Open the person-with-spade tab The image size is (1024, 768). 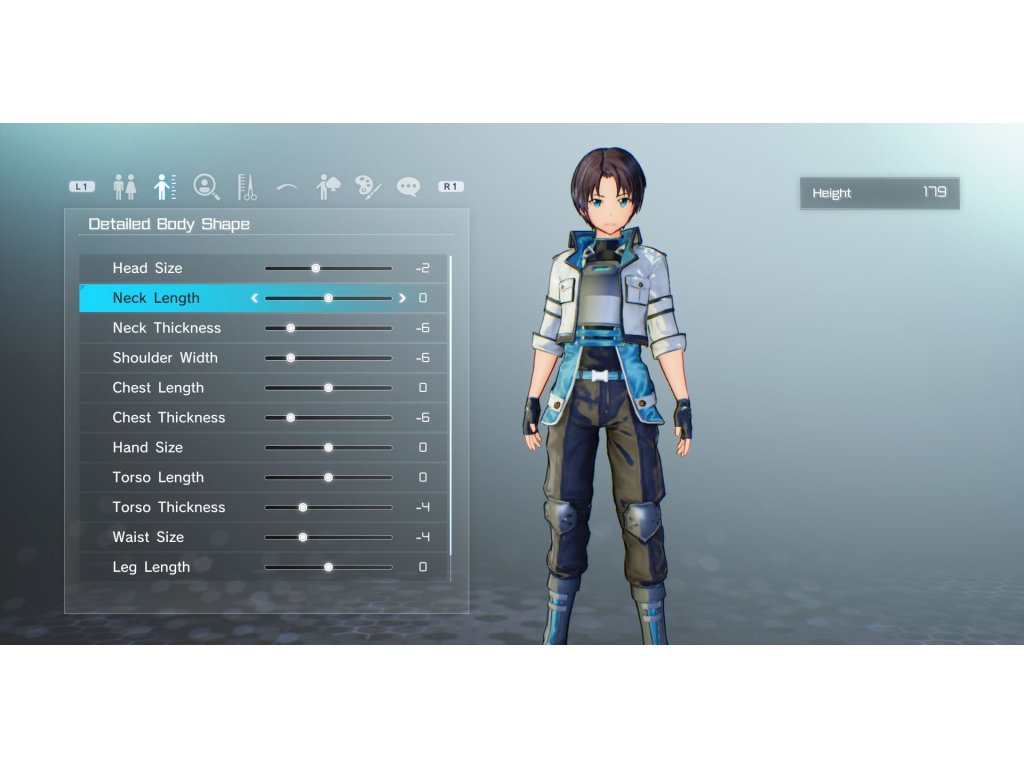point(328,186)
